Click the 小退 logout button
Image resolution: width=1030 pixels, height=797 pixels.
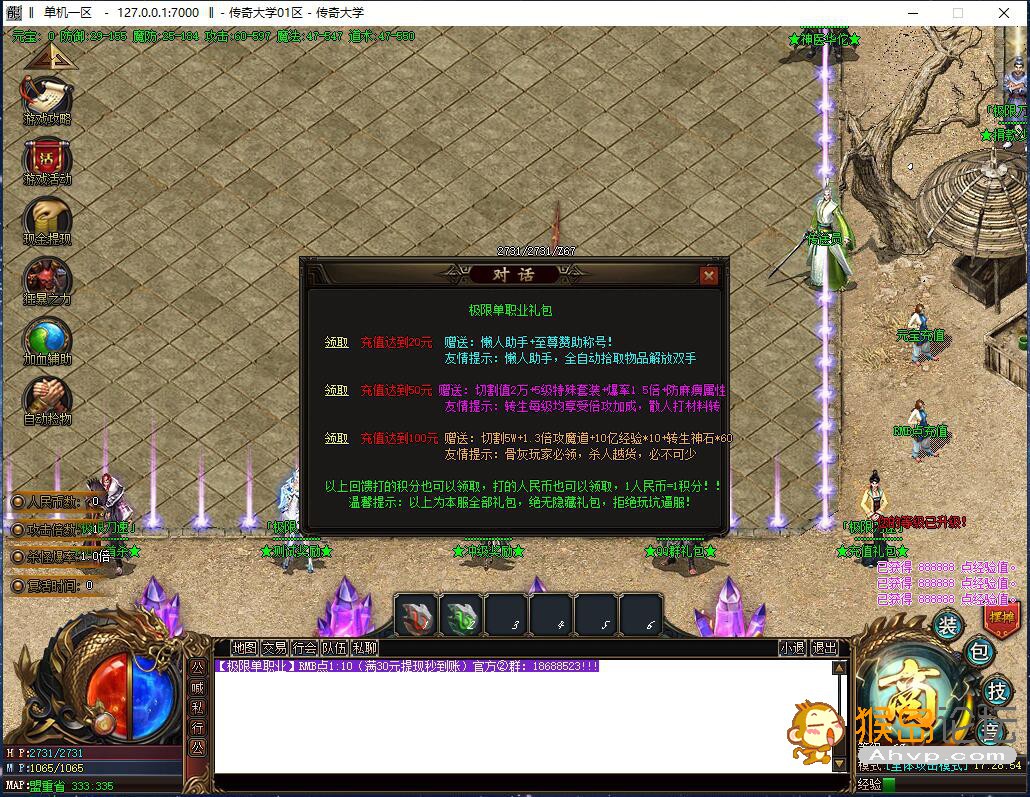pyautogui.click(x=793, y=648)
